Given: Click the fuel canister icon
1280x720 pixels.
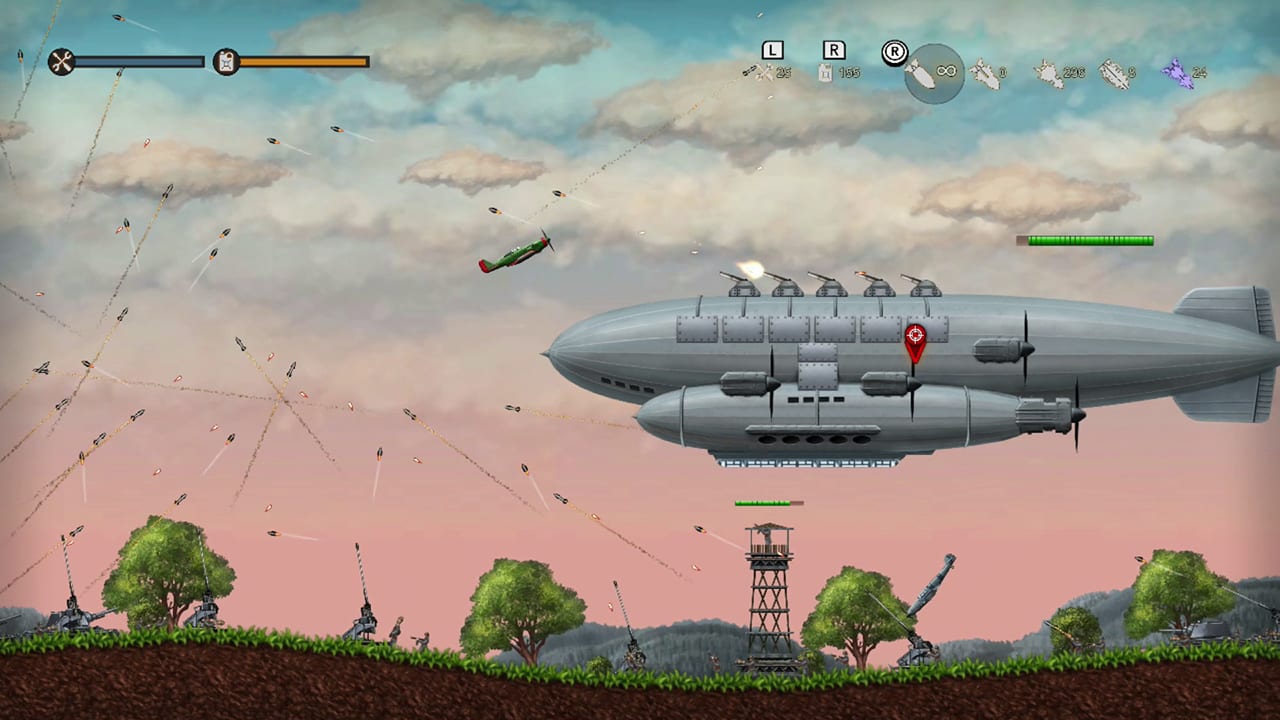Looking at the screenshot, I should pyautogui.click(x=226, y=62).
